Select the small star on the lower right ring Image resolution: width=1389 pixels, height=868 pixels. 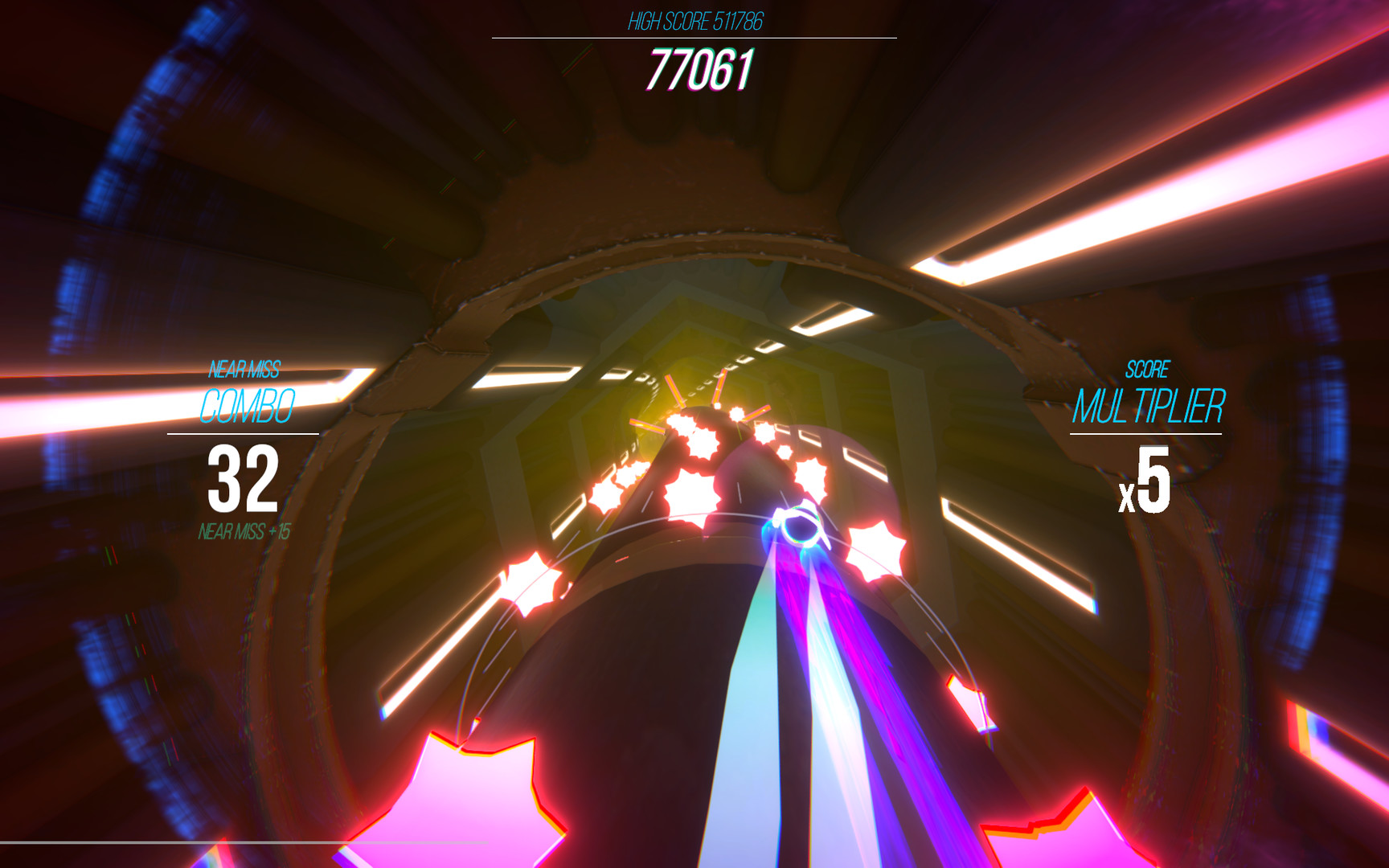(x=969, y=699)
